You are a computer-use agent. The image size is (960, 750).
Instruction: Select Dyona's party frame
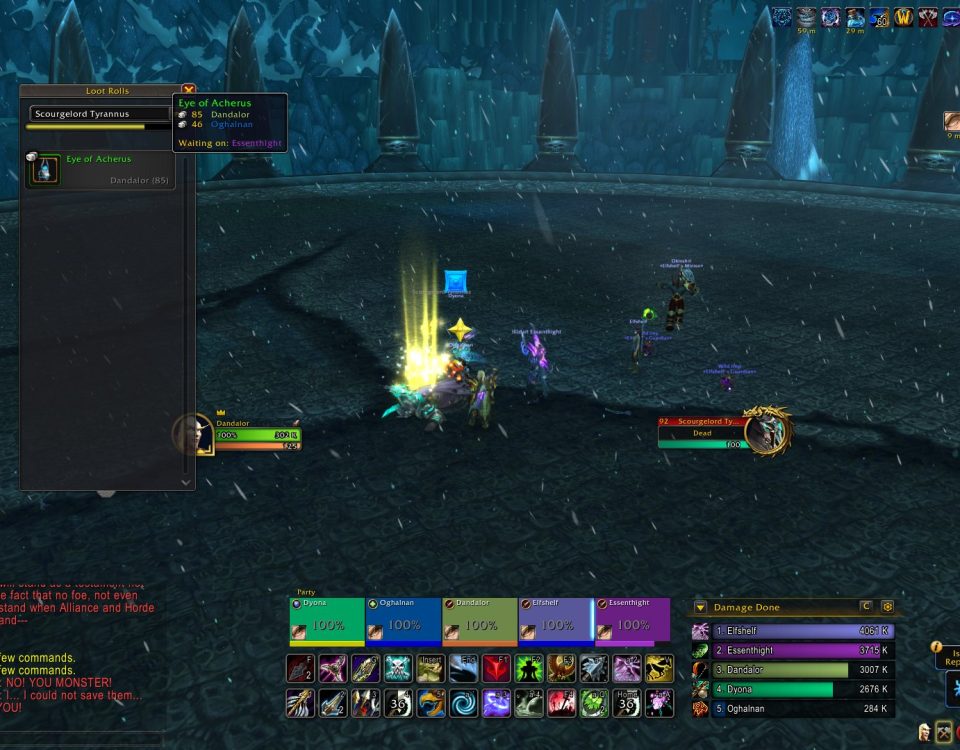[x=326, y=622]
